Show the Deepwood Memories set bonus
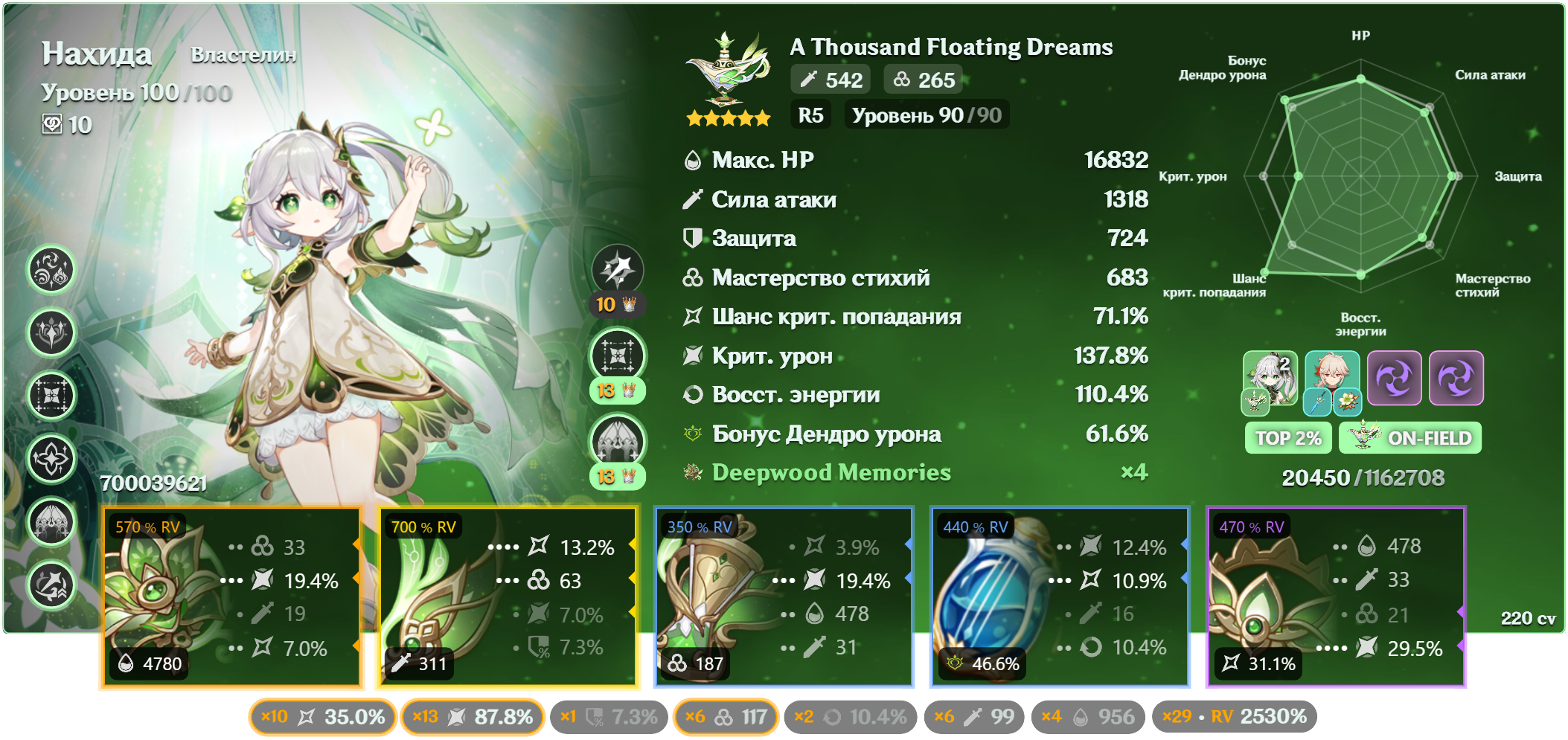Viewport: 1568px width, 740px height. click(x=831, y=473)
